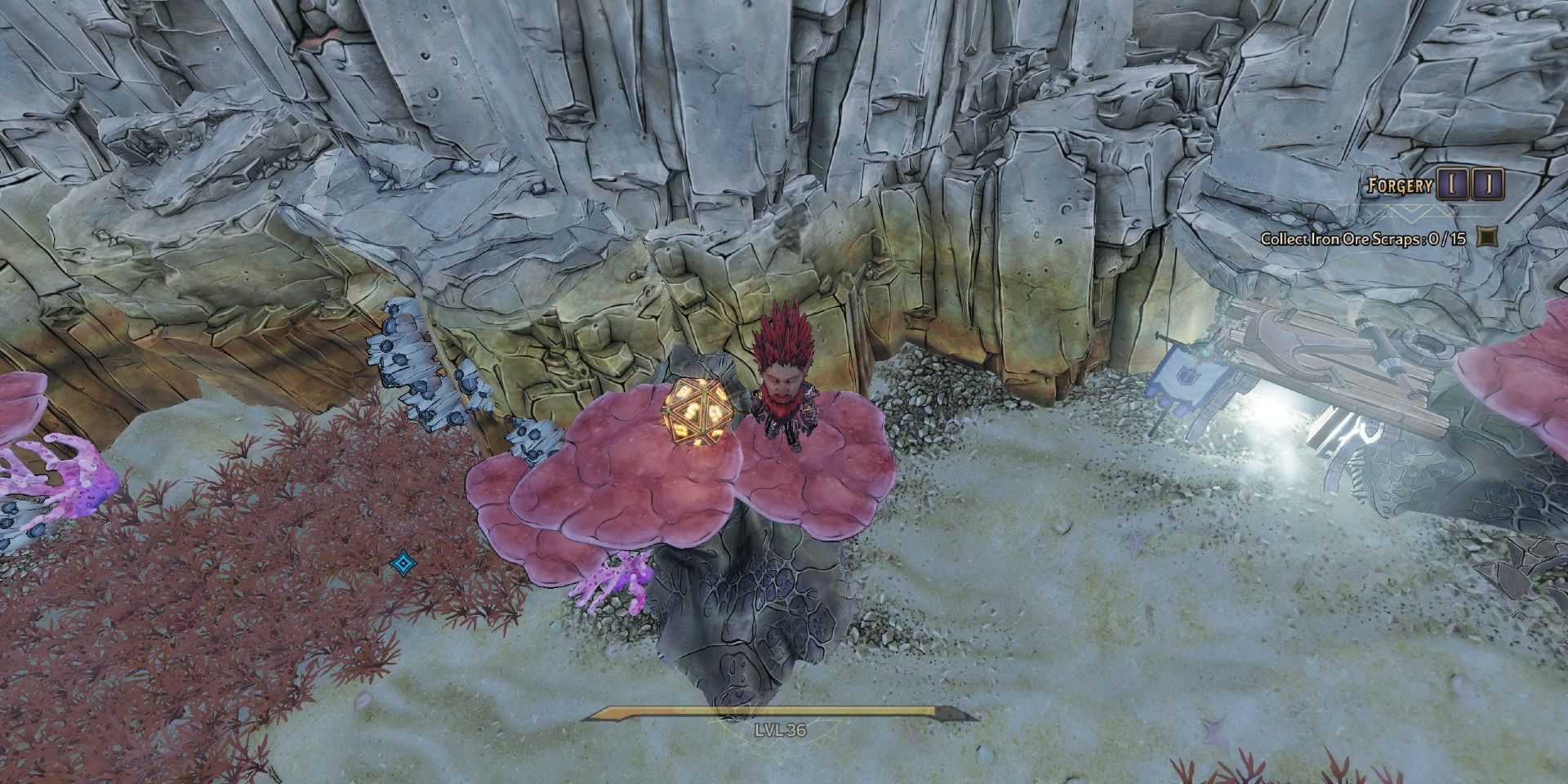The image size is (1568, 784).
Task: Toggle tracking of the second quest bracket slot
Action: [1488, 182]
